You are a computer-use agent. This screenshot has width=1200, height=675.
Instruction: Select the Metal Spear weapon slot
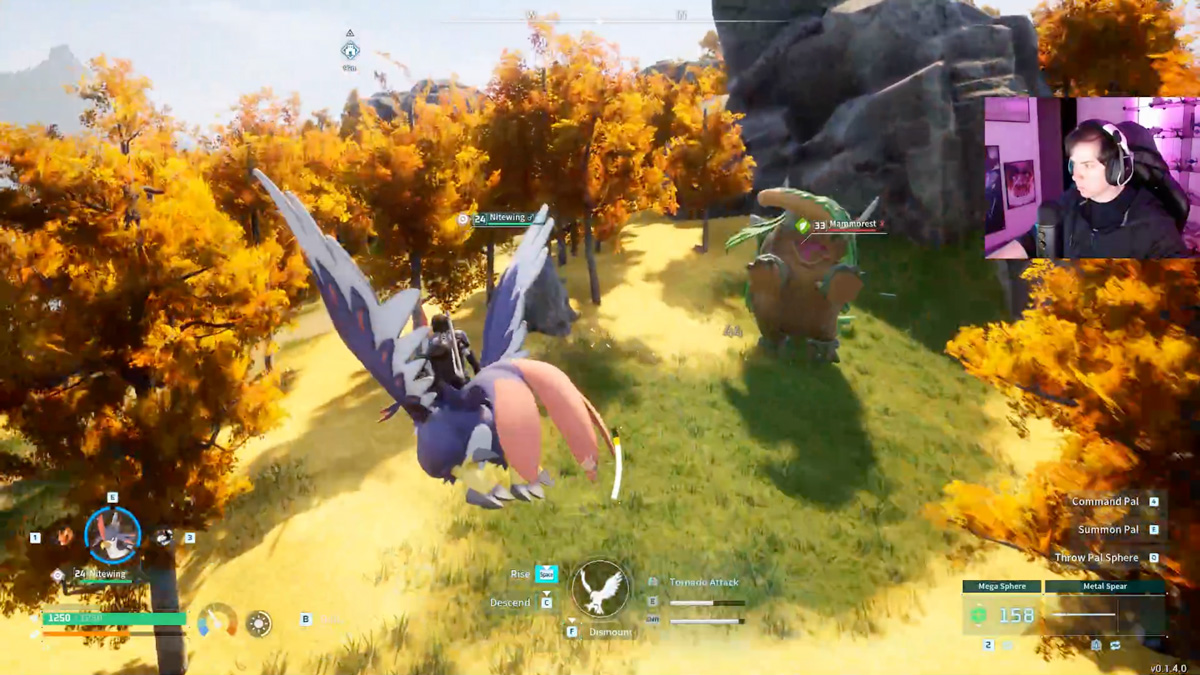coord(1105,614)
